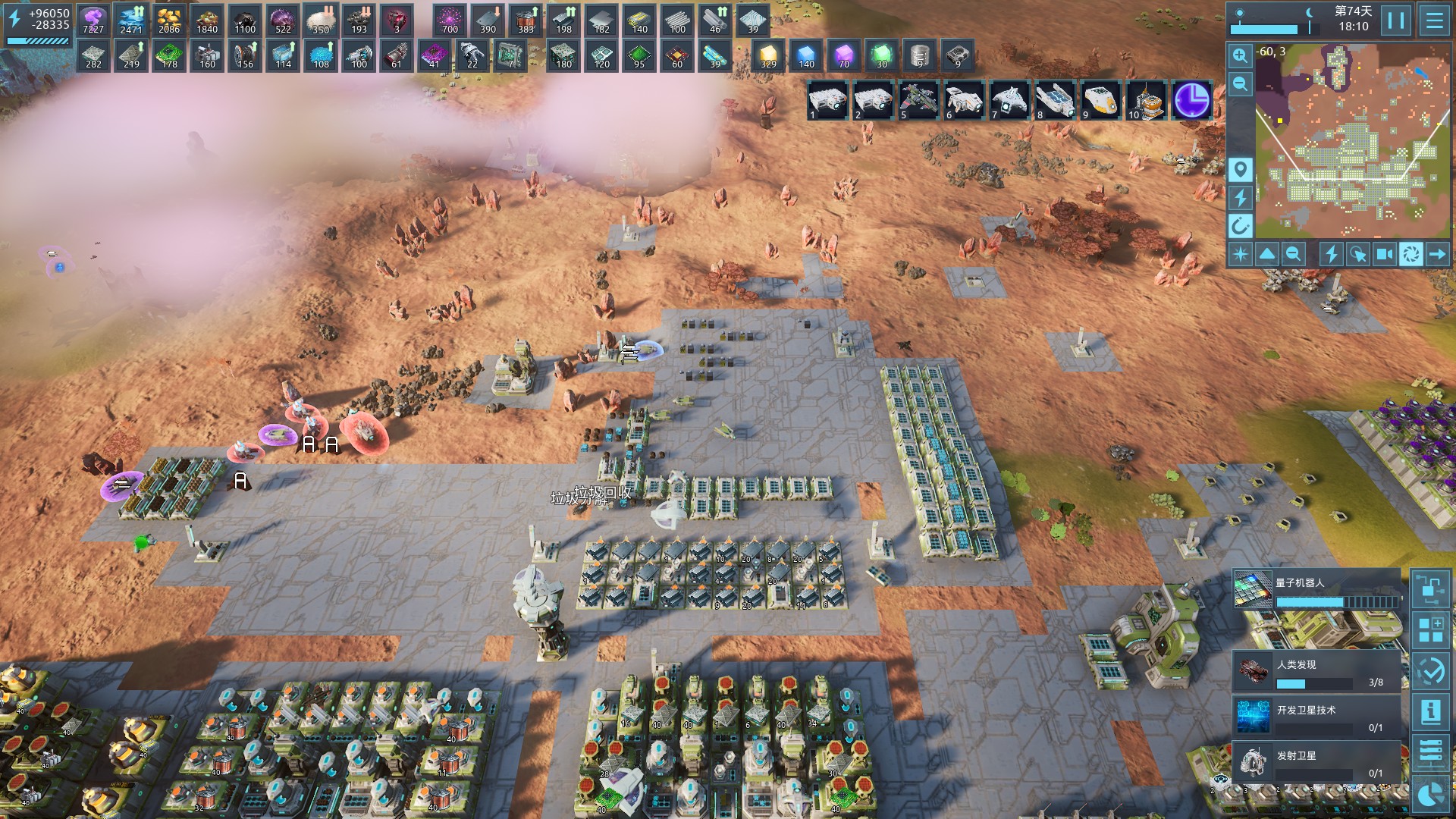Pause the game with the pause button
Viewport: 1456px width, 819px height.
pyautogui.click(x=1396, y=20)
